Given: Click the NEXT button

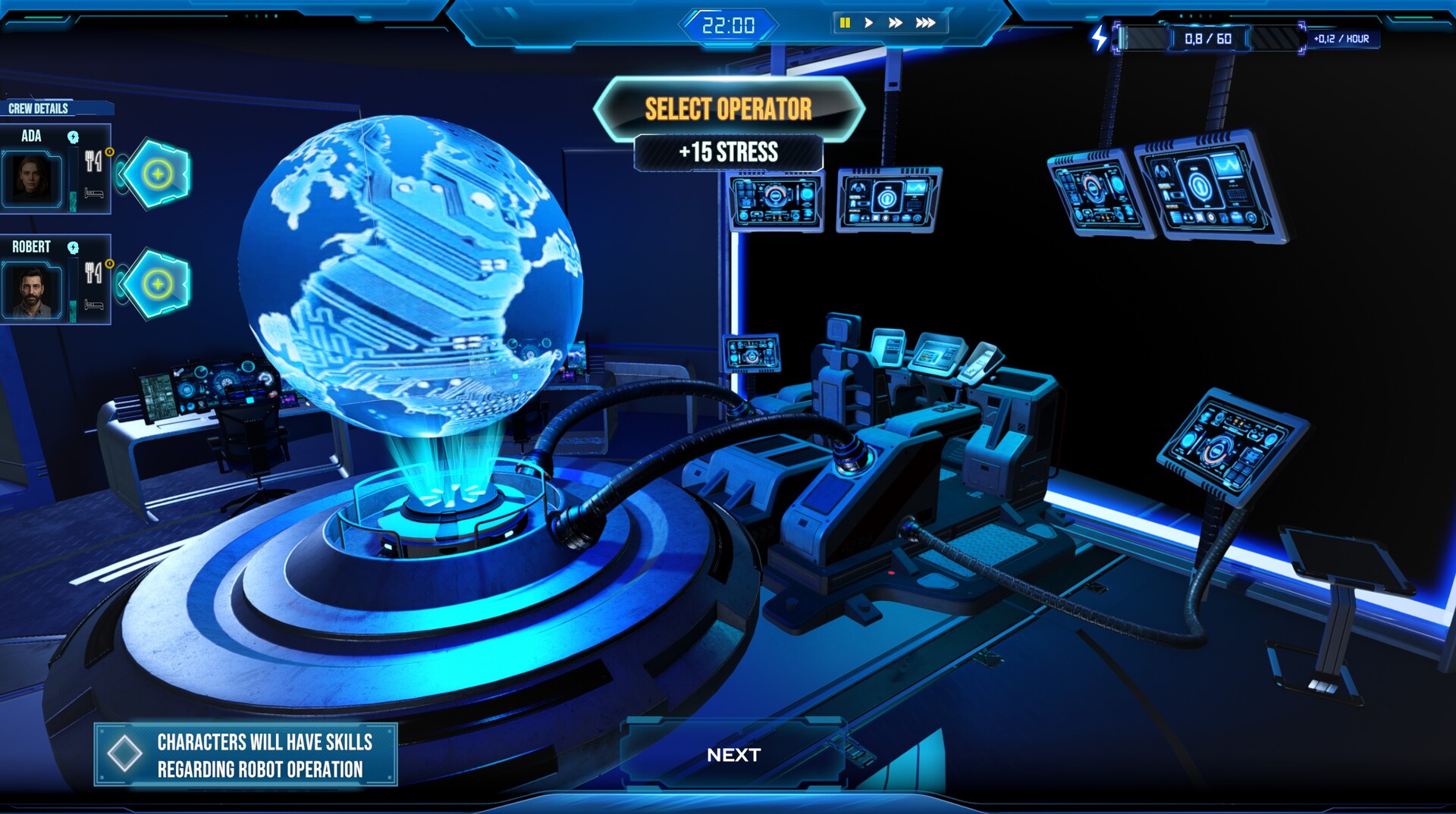Looking at the screenshot, I should 733,755.
